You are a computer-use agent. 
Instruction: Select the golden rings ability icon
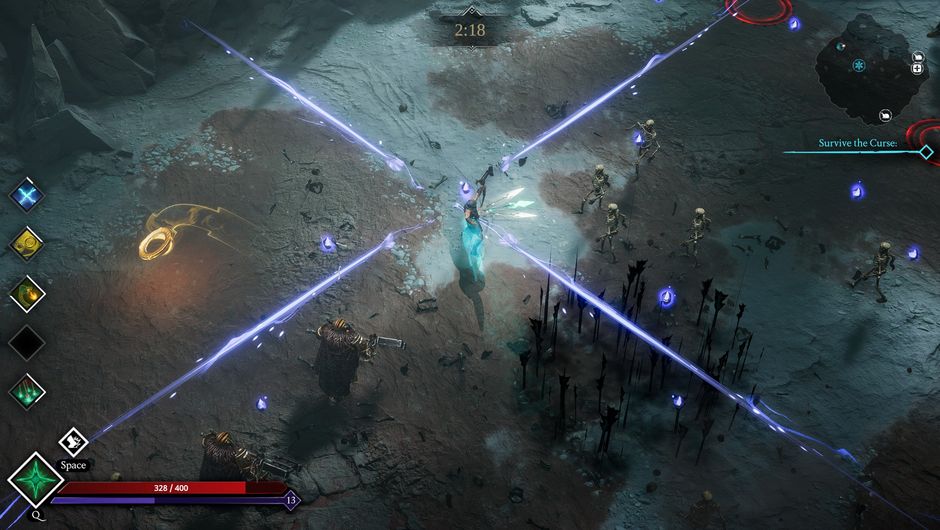(27, 243)
